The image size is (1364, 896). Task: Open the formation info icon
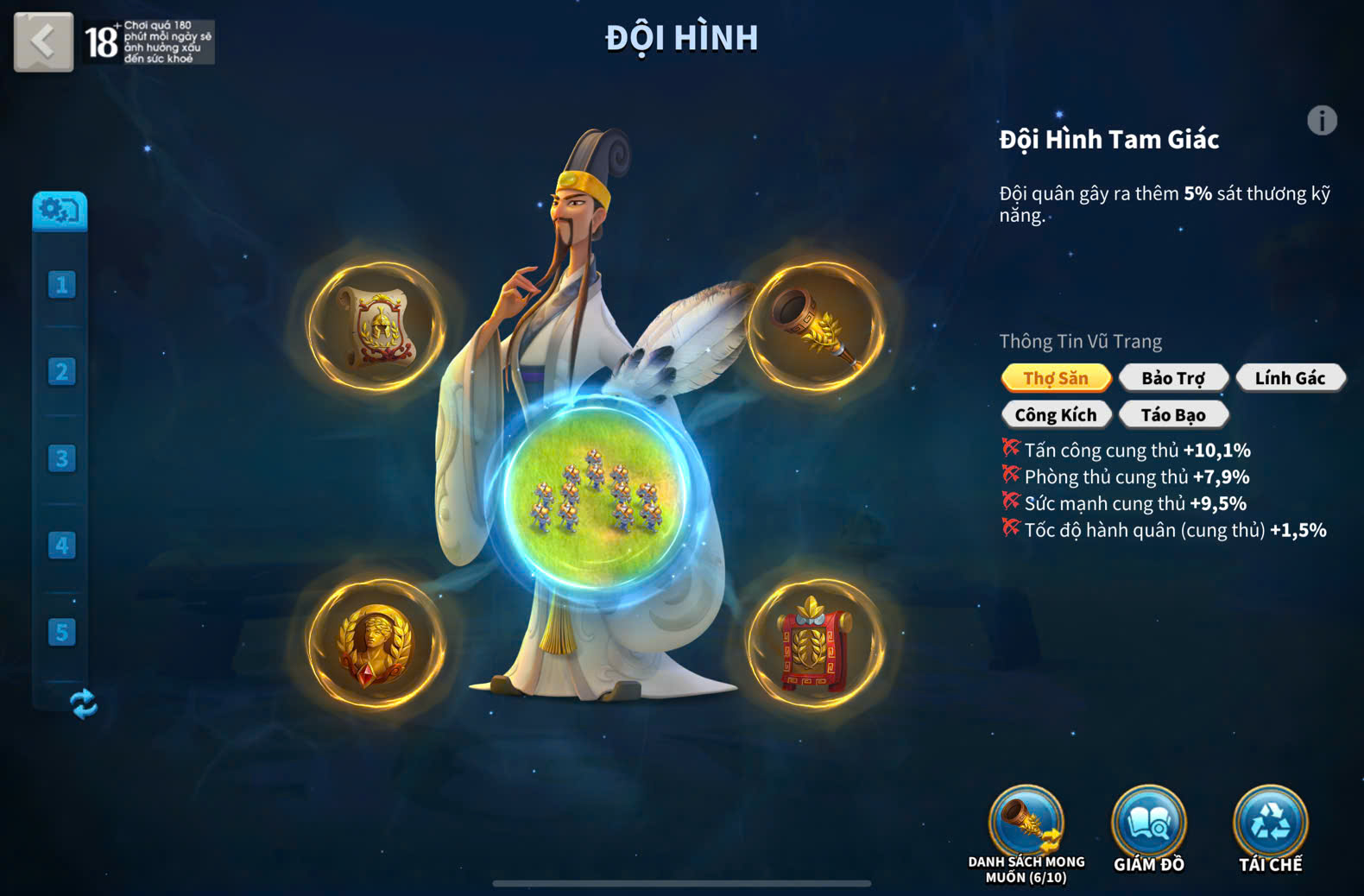[x=1321, y=121]
